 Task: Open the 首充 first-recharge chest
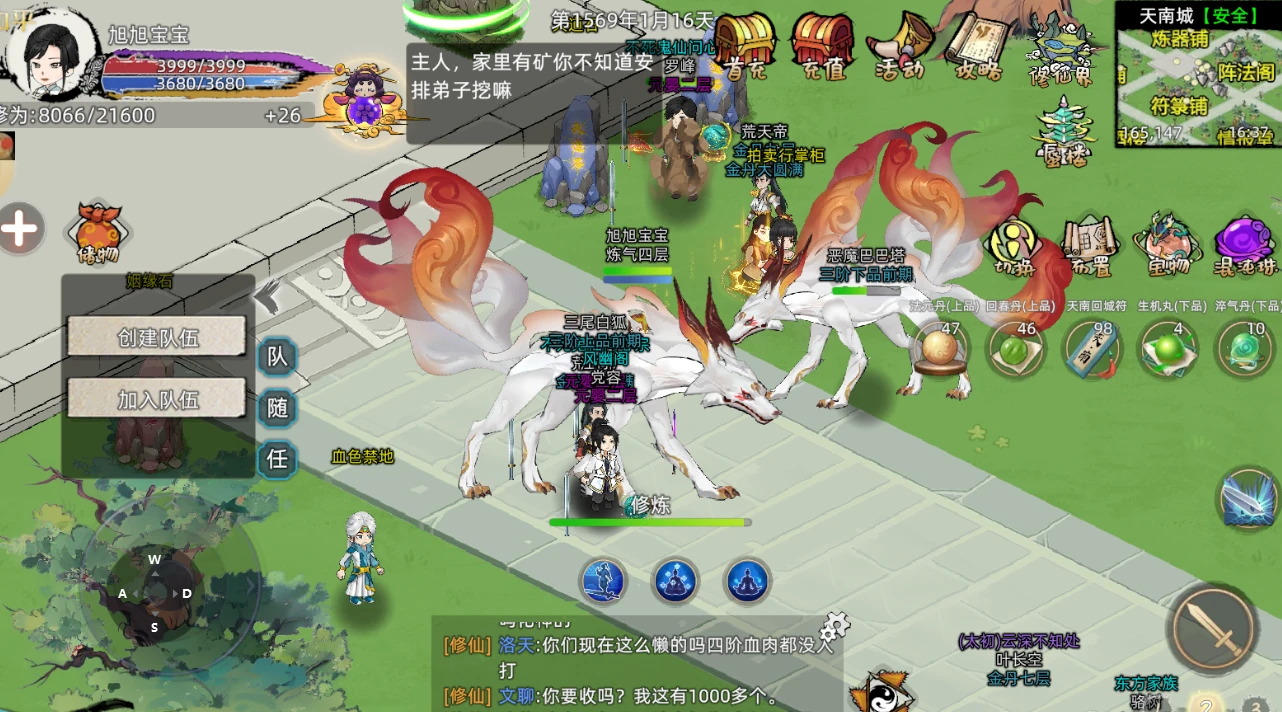click(745, 45)
